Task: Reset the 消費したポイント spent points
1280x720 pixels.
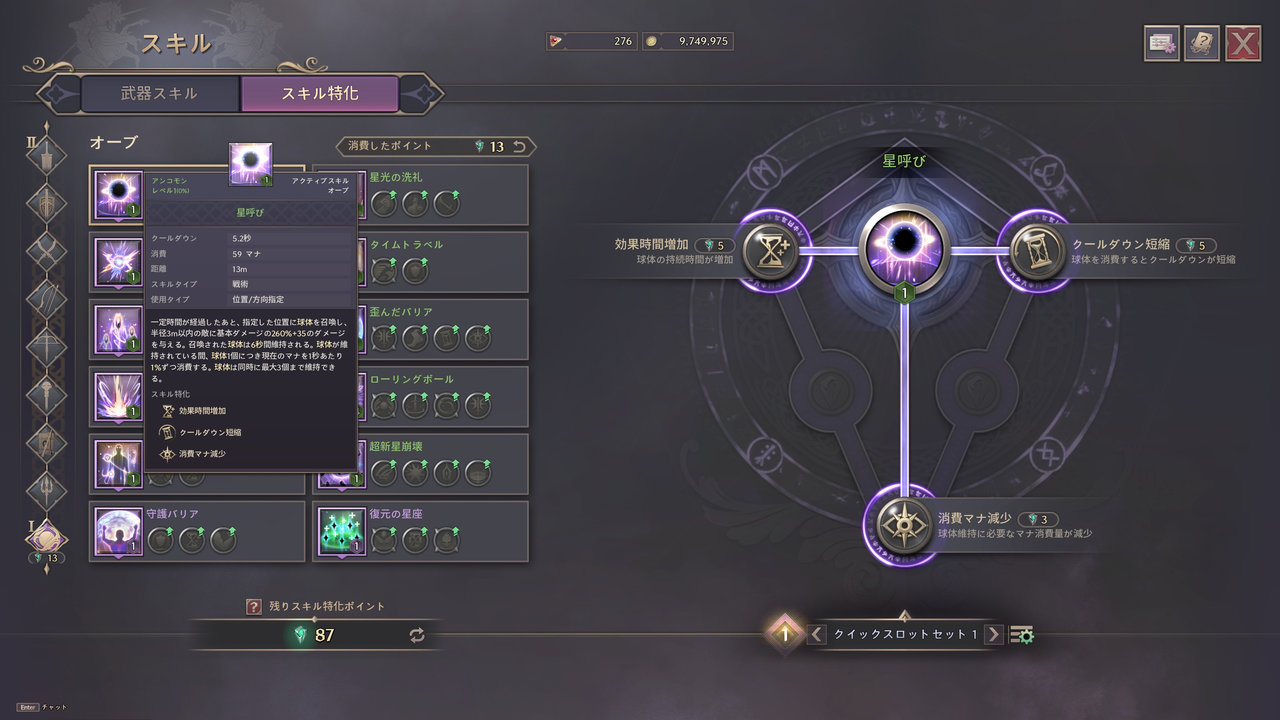Action: click(x=519, y=147)
